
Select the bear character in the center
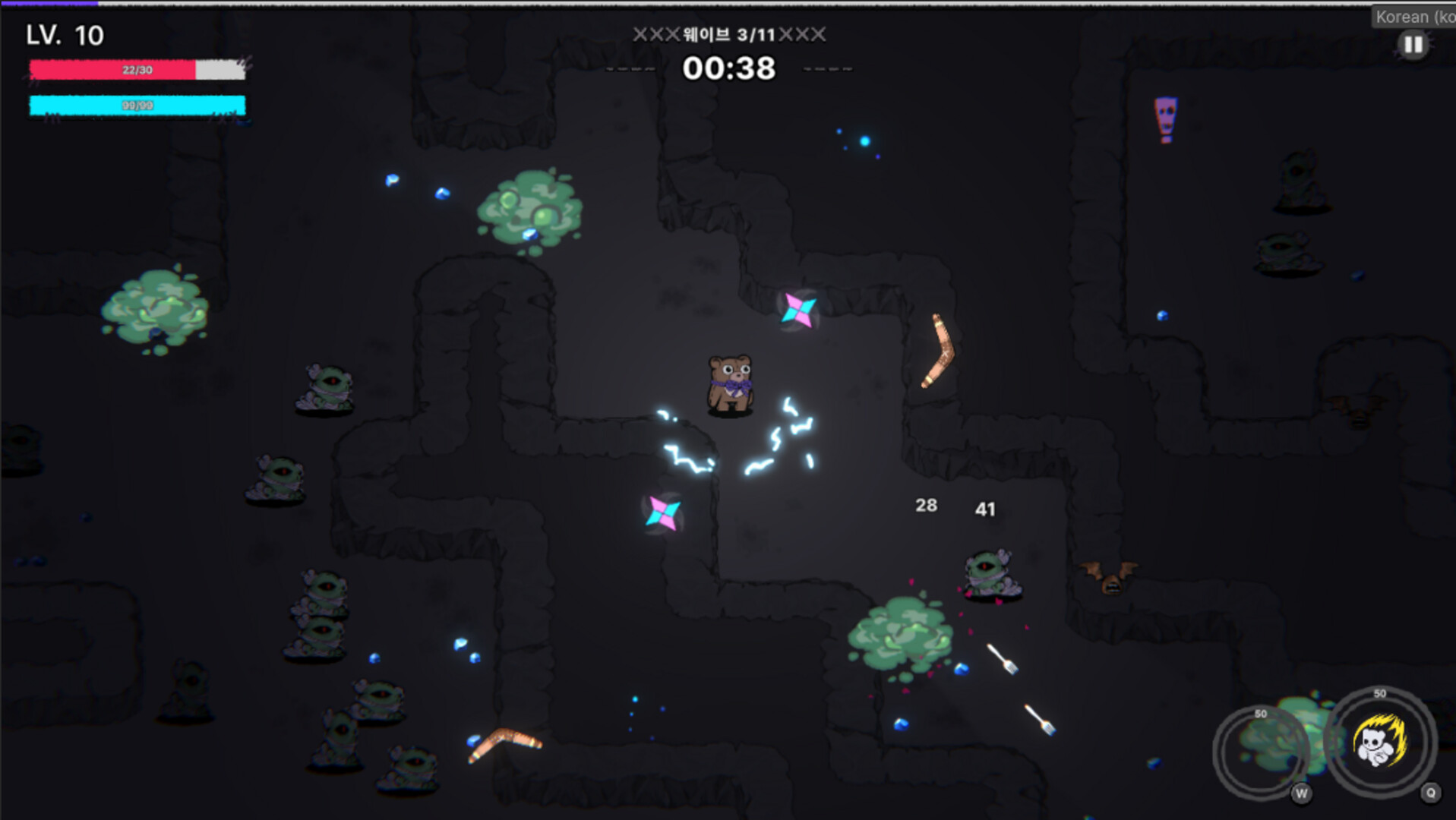[728, 383]
